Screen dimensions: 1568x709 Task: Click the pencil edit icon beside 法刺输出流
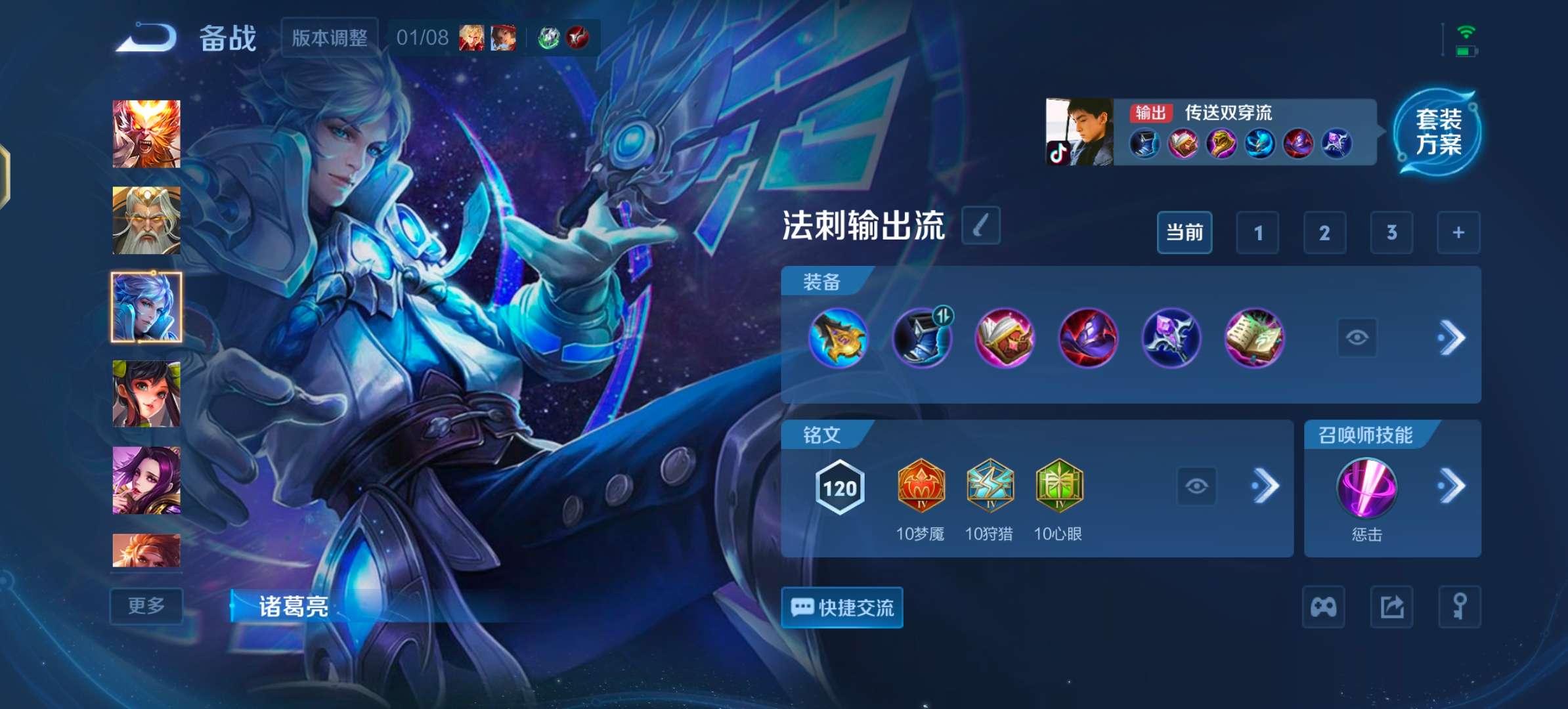[x=980, y=226]
